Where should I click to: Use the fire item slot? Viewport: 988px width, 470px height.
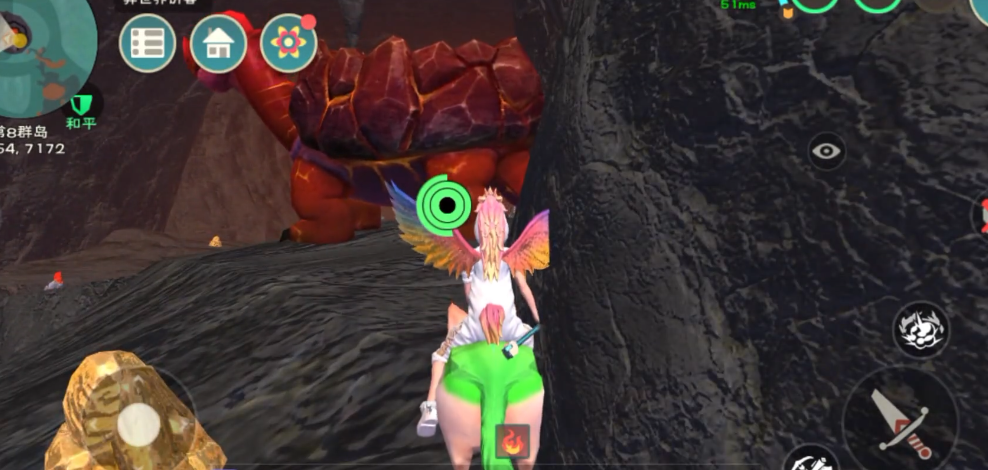[513, 441]
